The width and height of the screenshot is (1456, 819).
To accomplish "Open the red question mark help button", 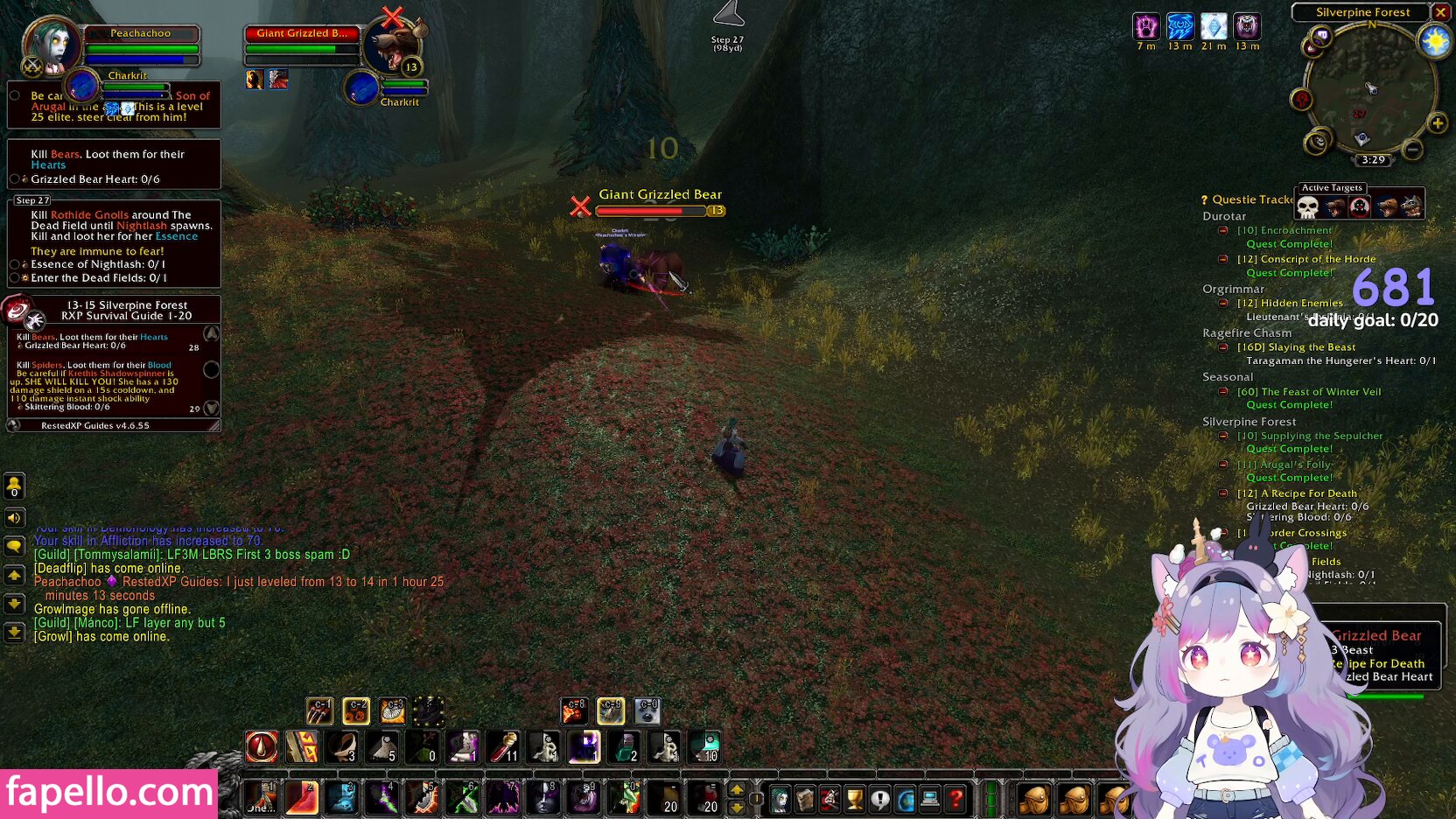I will [956, 799].
